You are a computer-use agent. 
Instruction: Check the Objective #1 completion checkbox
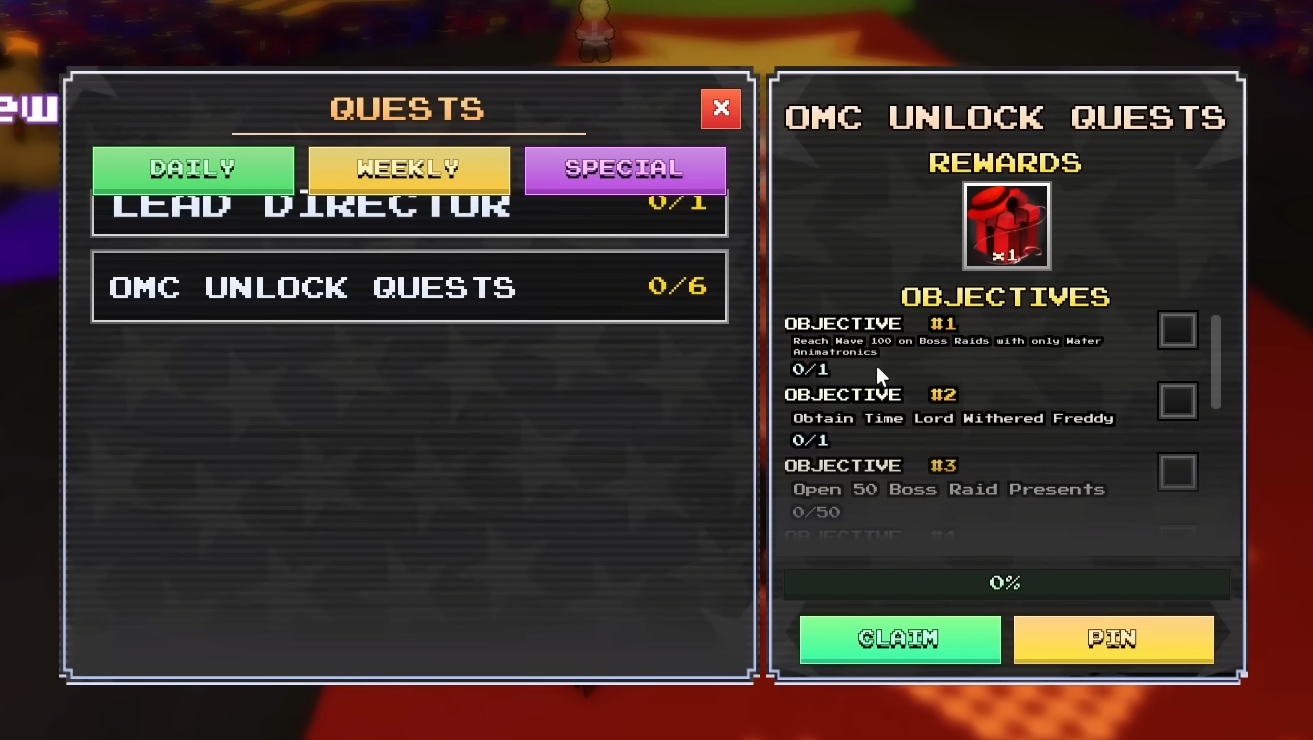pyautogui.click(x=1177, y=330)
